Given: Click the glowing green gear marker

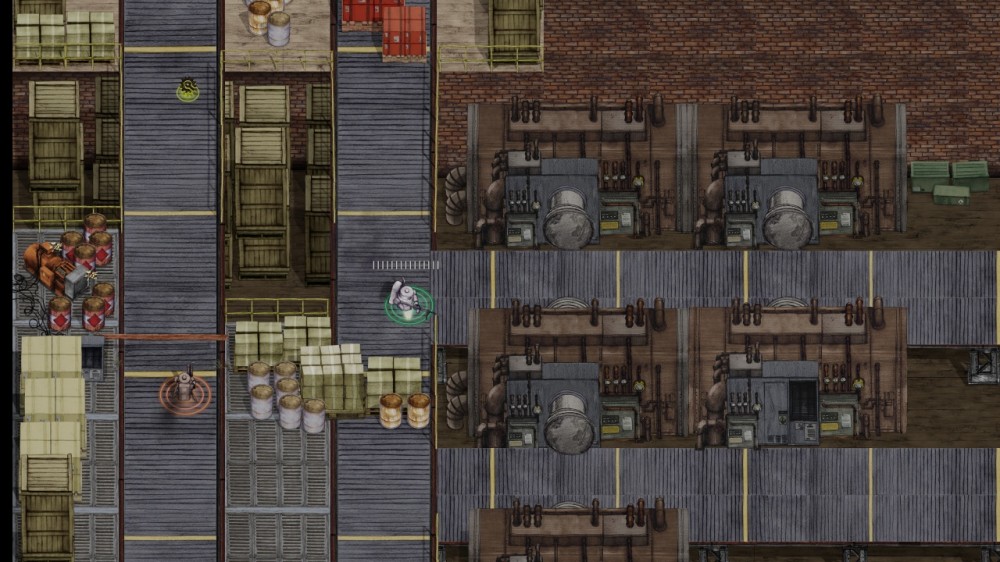Looking at the screenshot, I should (187, 90).
